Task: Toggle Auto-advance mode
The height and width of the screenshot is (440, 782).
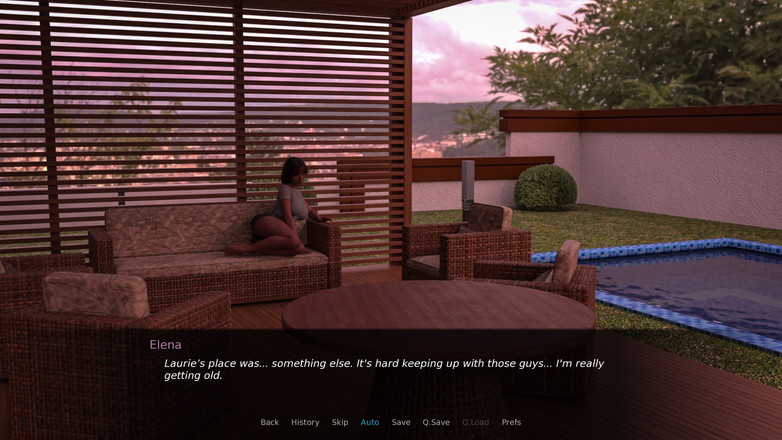Action: 370,422
